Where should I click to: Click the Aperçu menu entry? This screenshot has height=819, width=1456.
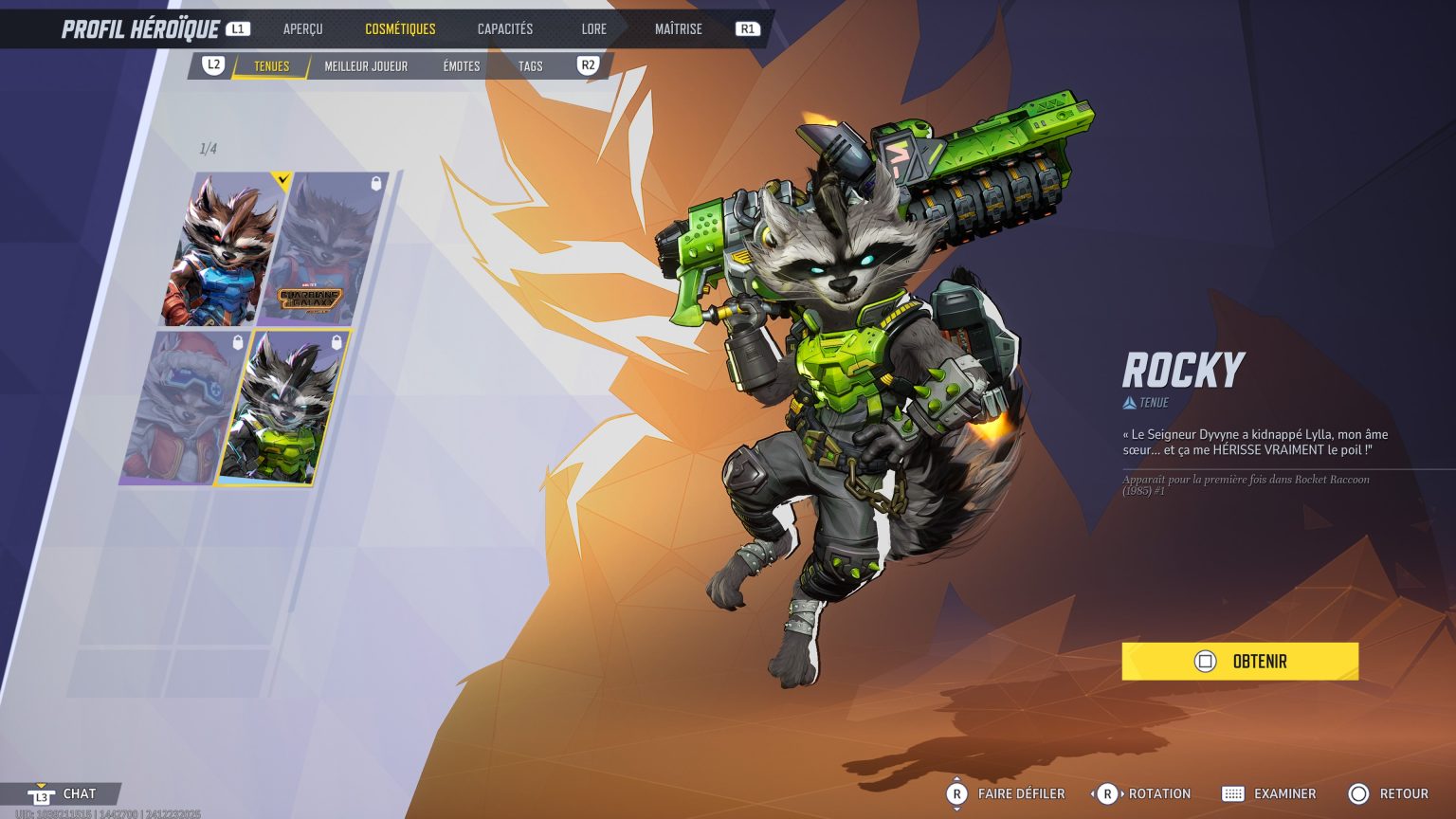coord(302,28)
